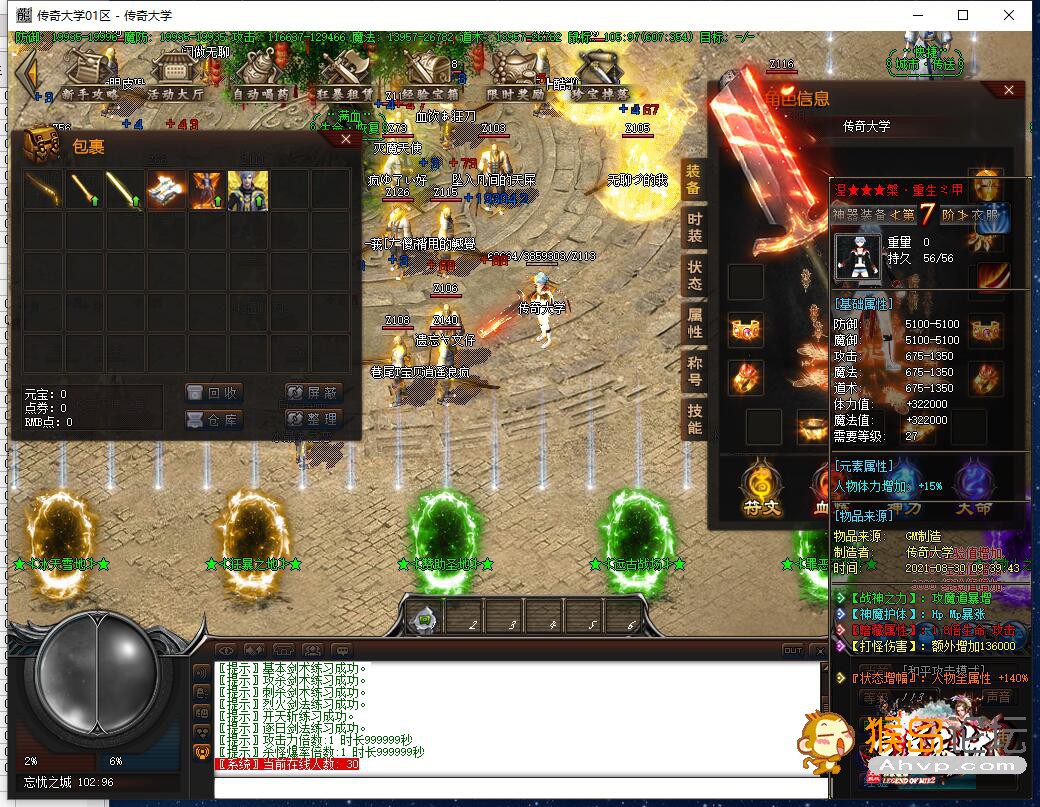Open the 属性 attributes tab
This screenshot has width=1040, height=807.
click(x=695, y=324)
